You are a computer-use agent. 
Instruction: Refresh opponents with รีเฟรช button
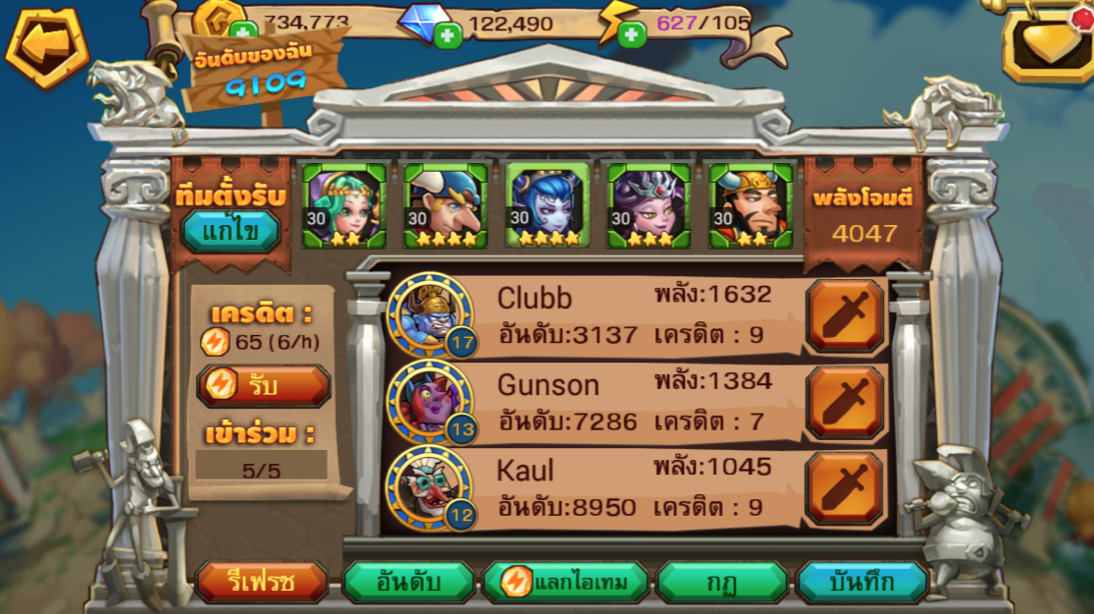(262, 582)
